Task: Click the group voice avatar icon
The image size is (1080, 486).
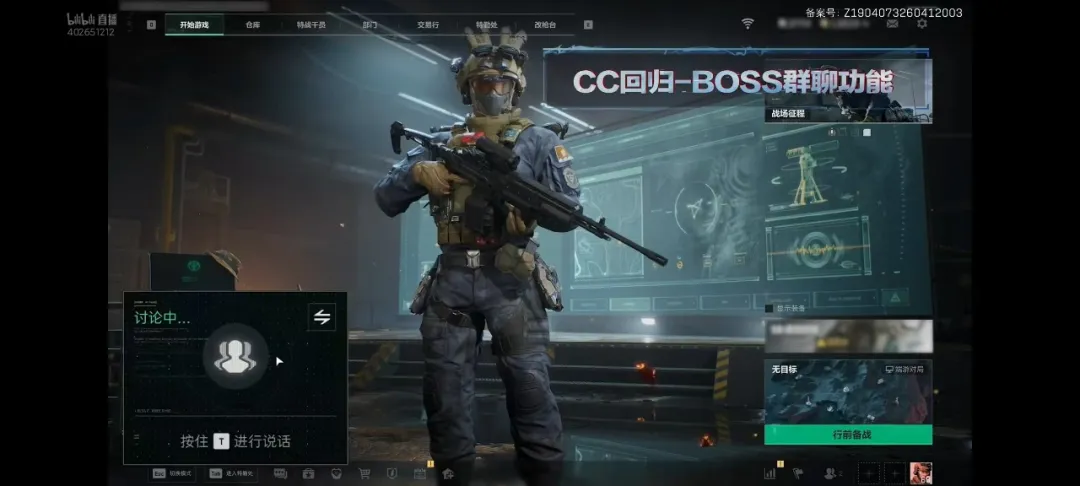Action: click(235, 357)
